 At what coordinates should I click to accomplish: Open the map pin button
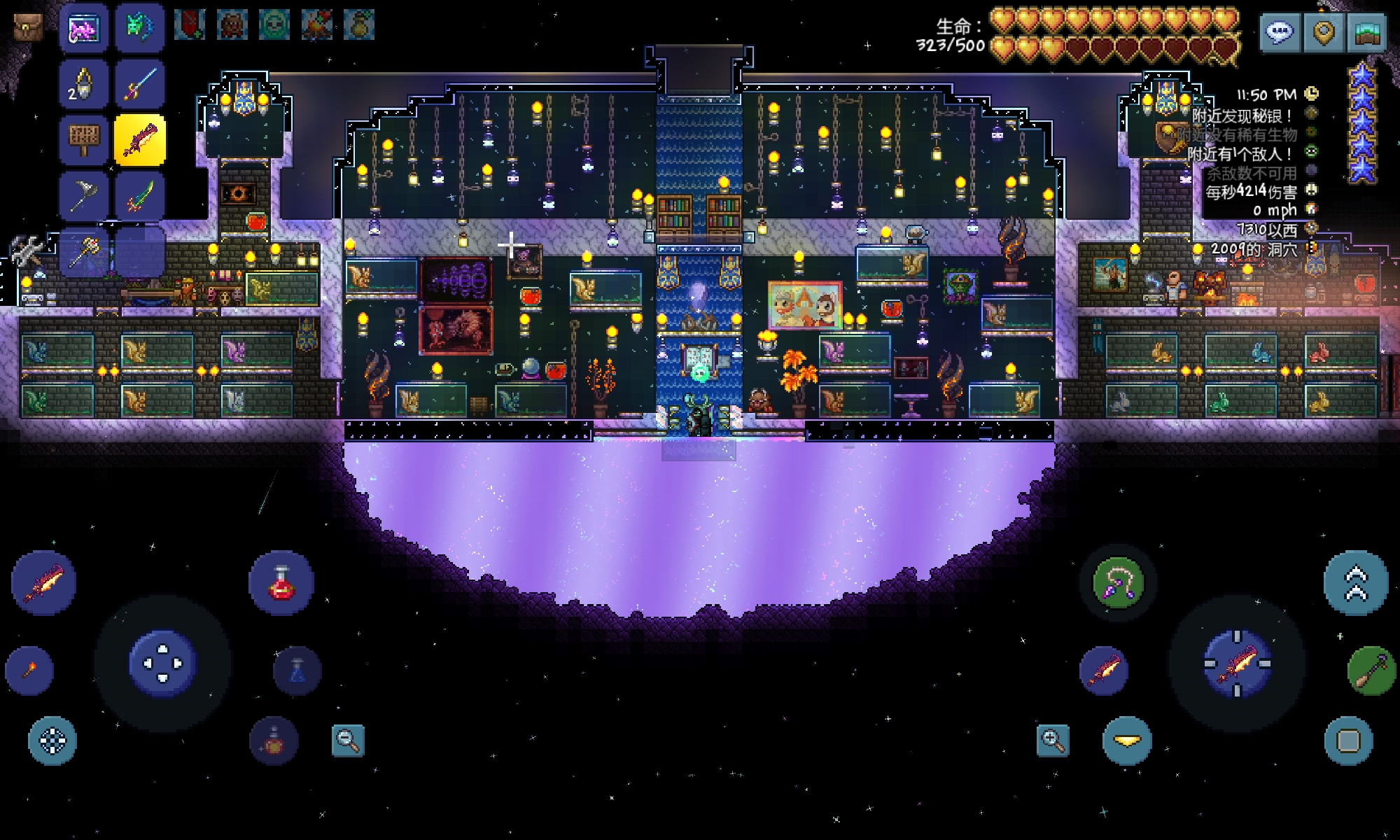(x=1323, y=31)
